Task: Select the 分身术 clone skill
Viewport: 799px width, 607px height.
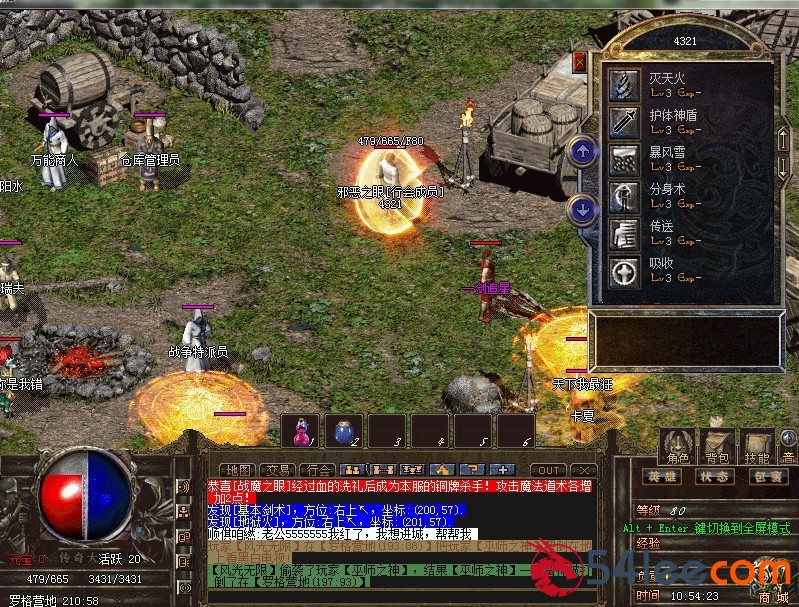Action: pyautogui.click(x=626, y=196)
